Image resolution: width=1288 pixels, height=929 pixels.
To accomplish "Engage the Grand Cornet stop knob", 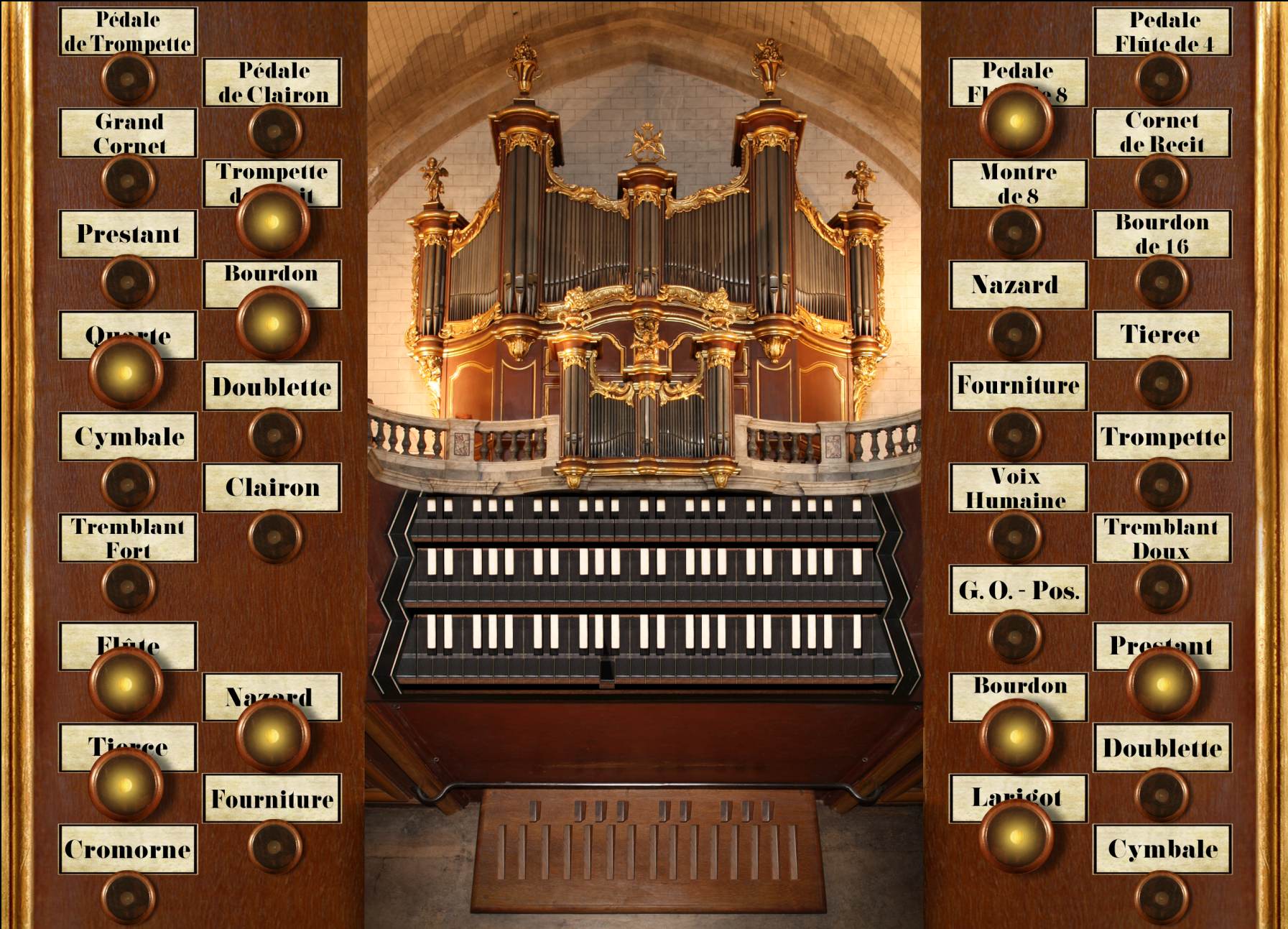I will (x=128, y=180).
